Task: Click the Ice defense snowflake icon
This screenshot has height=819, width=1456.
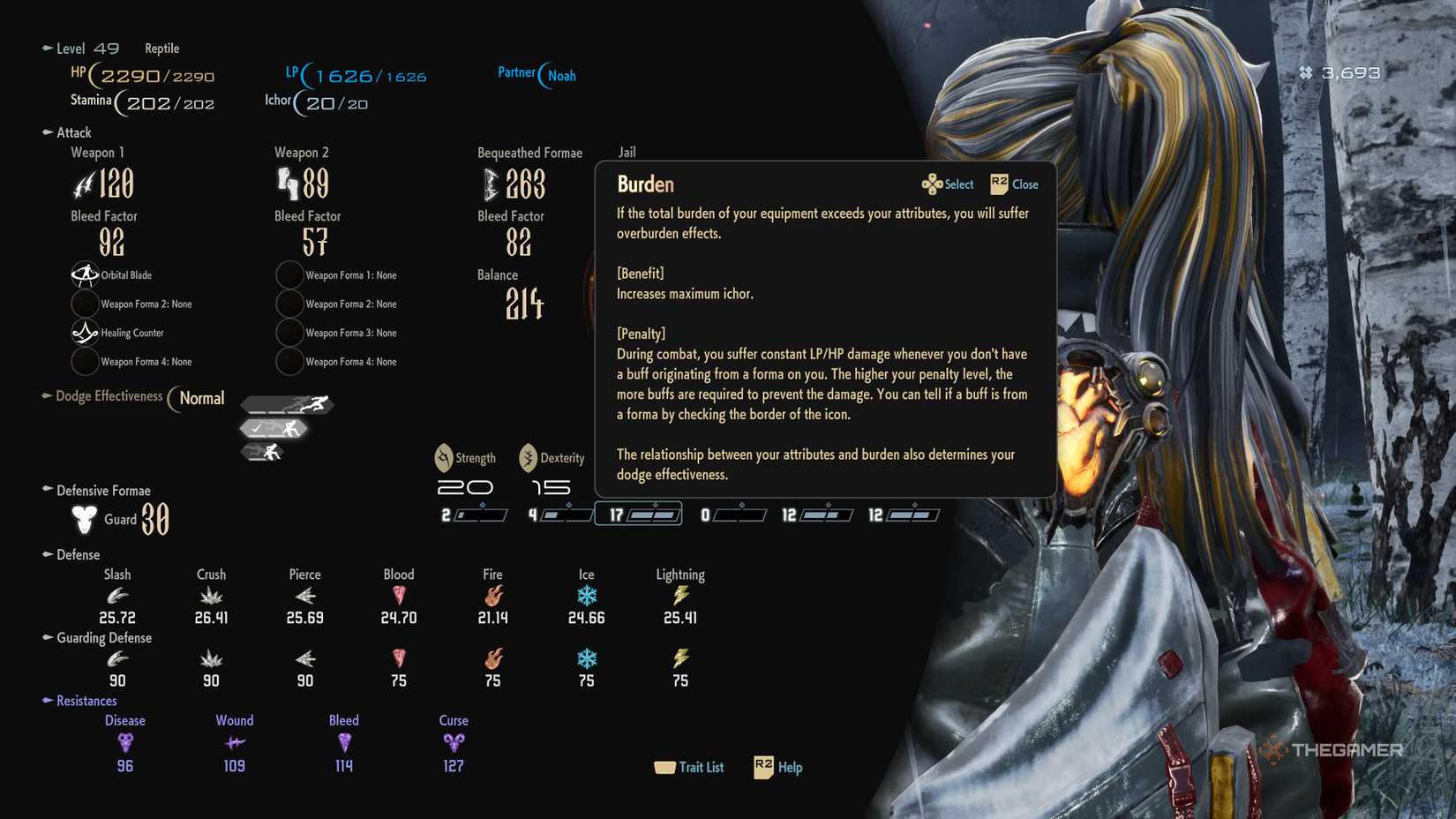Action: 585,597
